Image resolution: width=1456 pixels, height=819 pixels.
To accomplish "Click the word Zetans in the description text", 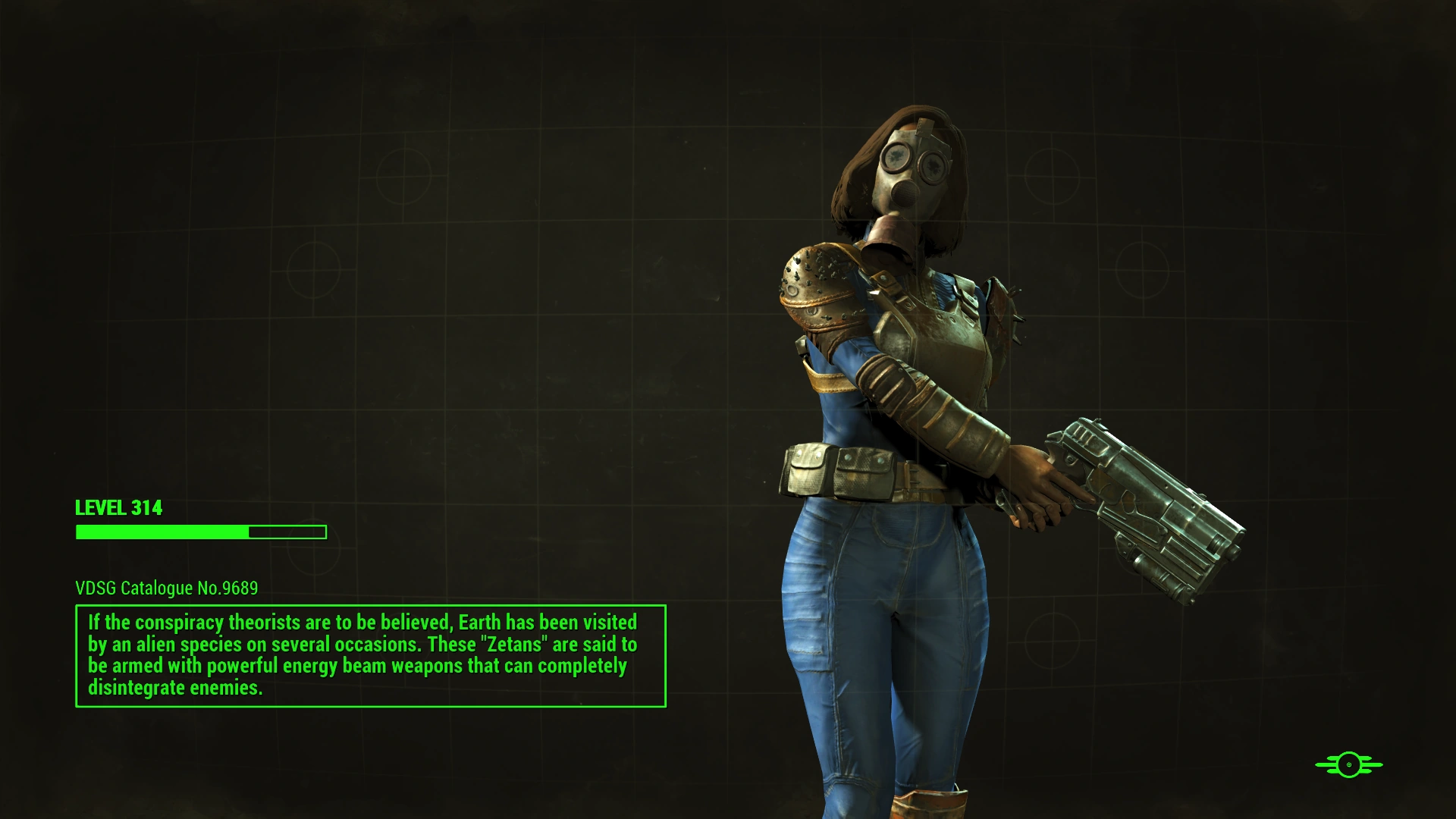I will point(513,645).
